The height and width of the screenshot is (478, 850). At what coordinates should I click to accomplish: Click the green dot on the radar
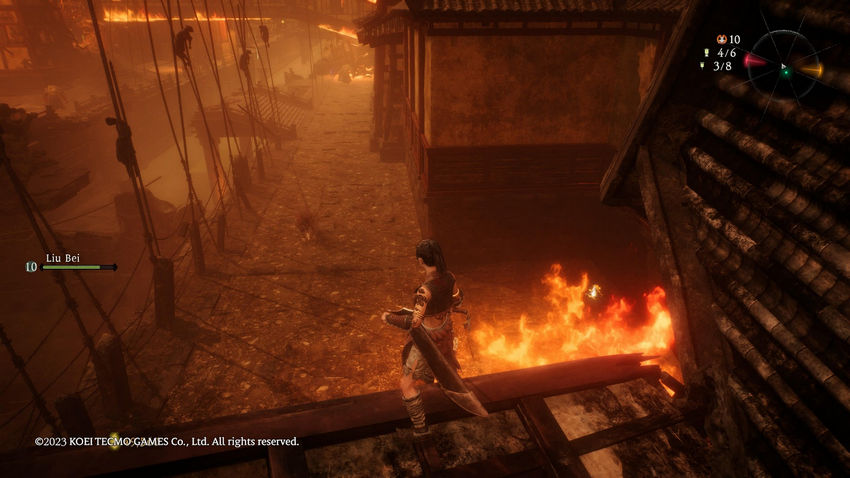(785, 71)
